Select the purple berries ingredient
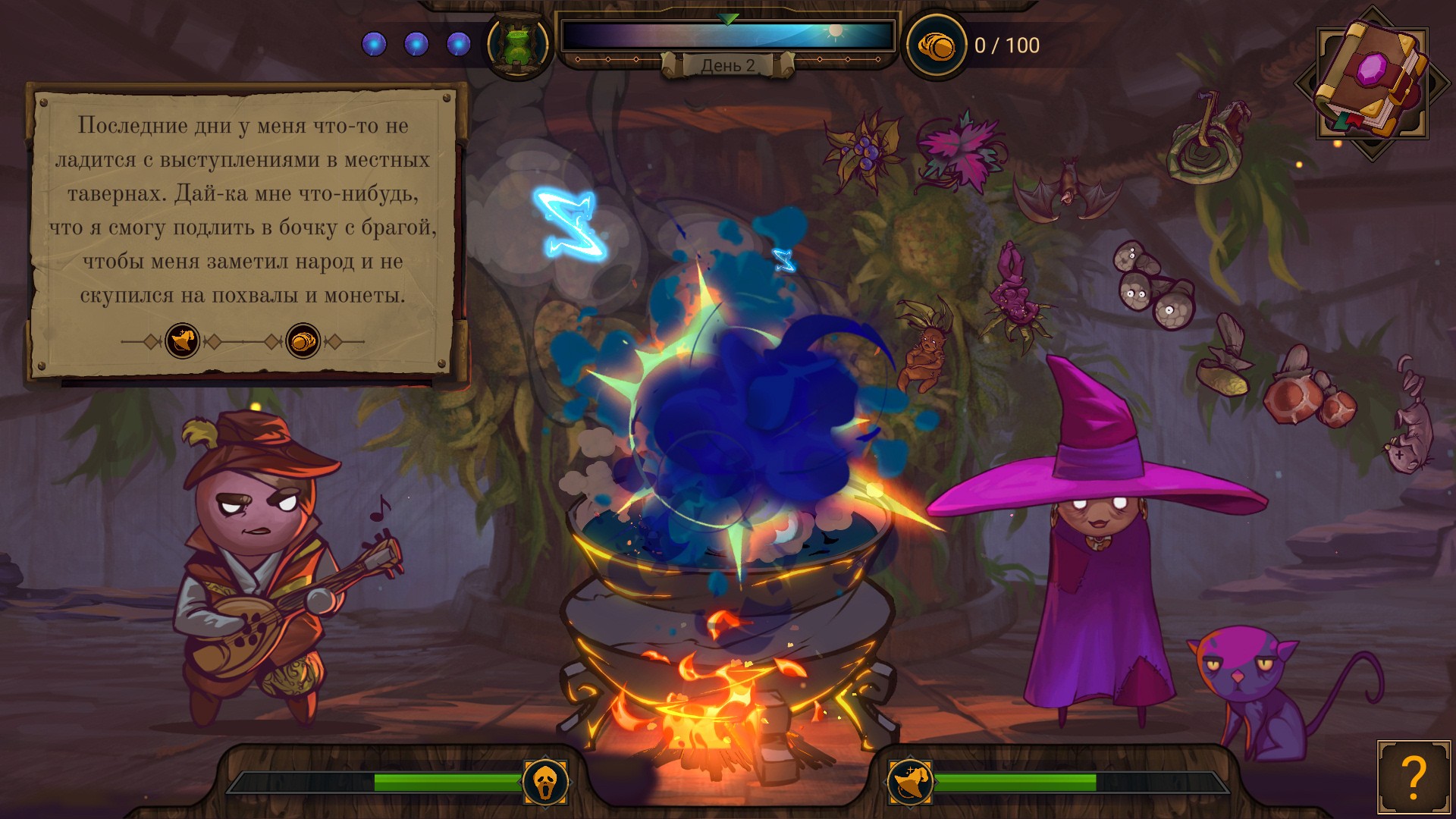The width and height of the screenshot is (1456, 819). 864,148
